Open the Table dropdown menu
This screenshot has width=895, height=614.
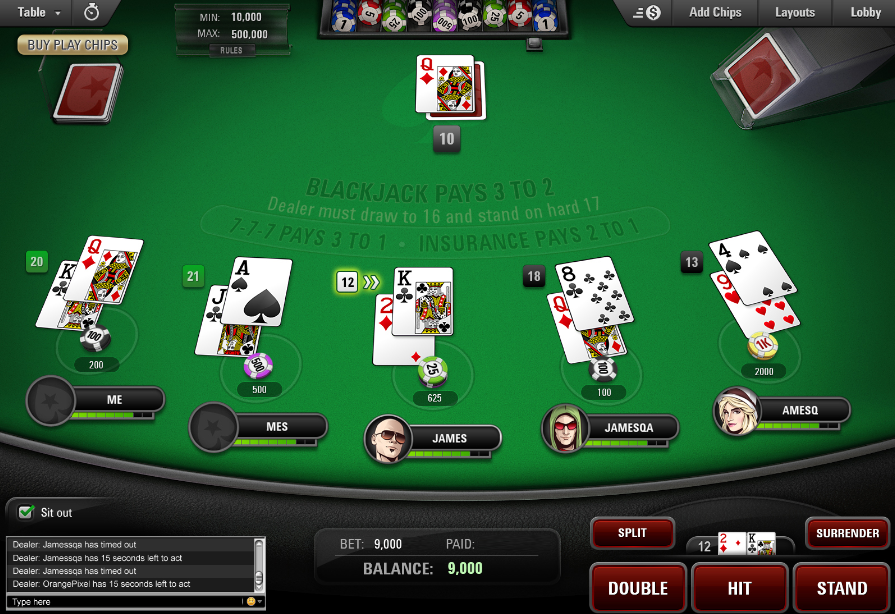[x=39, y=13]
